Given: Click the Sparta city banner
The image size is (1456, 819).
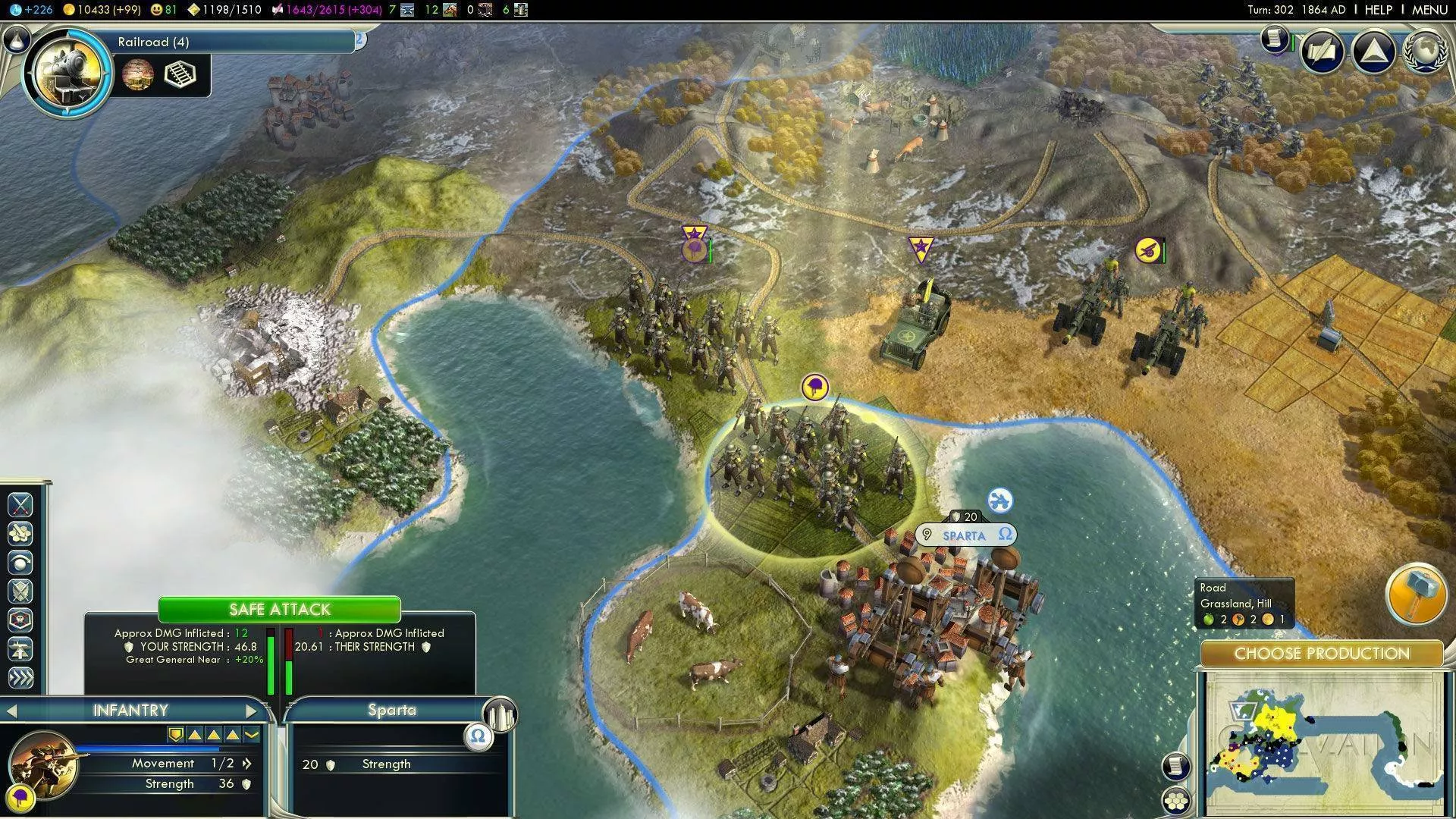Looking at the screenshot, I should 965,535.
